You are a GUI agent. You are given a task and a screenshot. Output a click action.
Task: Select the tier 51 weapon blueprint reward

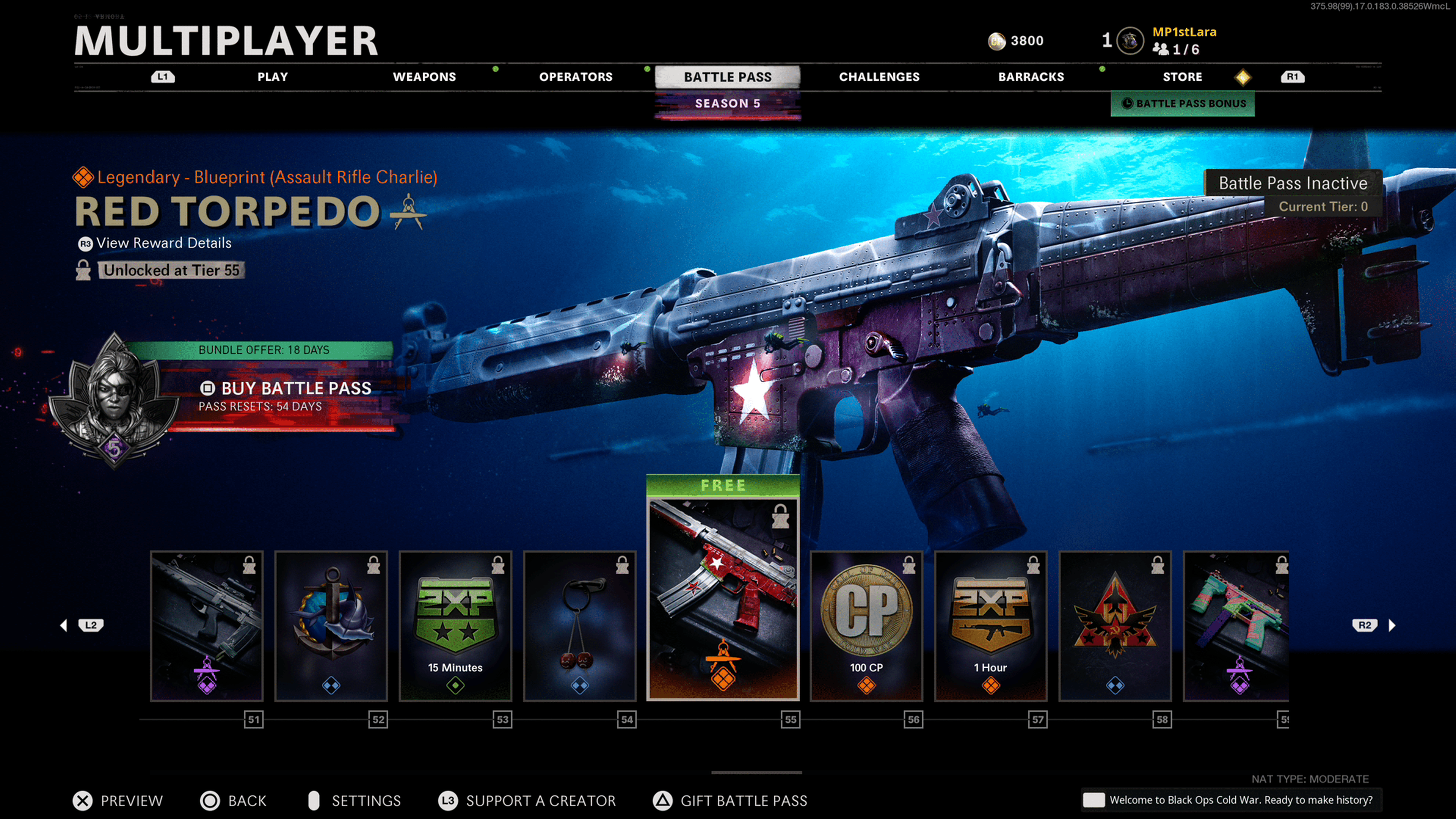[x=207, y=626]
